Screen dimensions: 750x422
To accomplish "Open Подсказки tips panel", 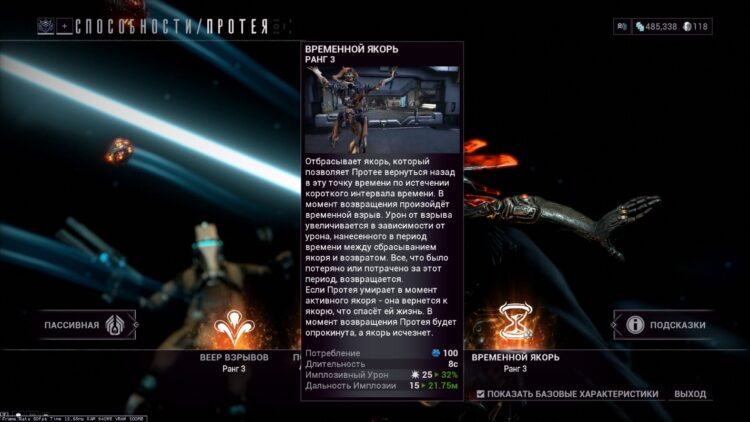I will pyautogui.click(x=664, y=325).
